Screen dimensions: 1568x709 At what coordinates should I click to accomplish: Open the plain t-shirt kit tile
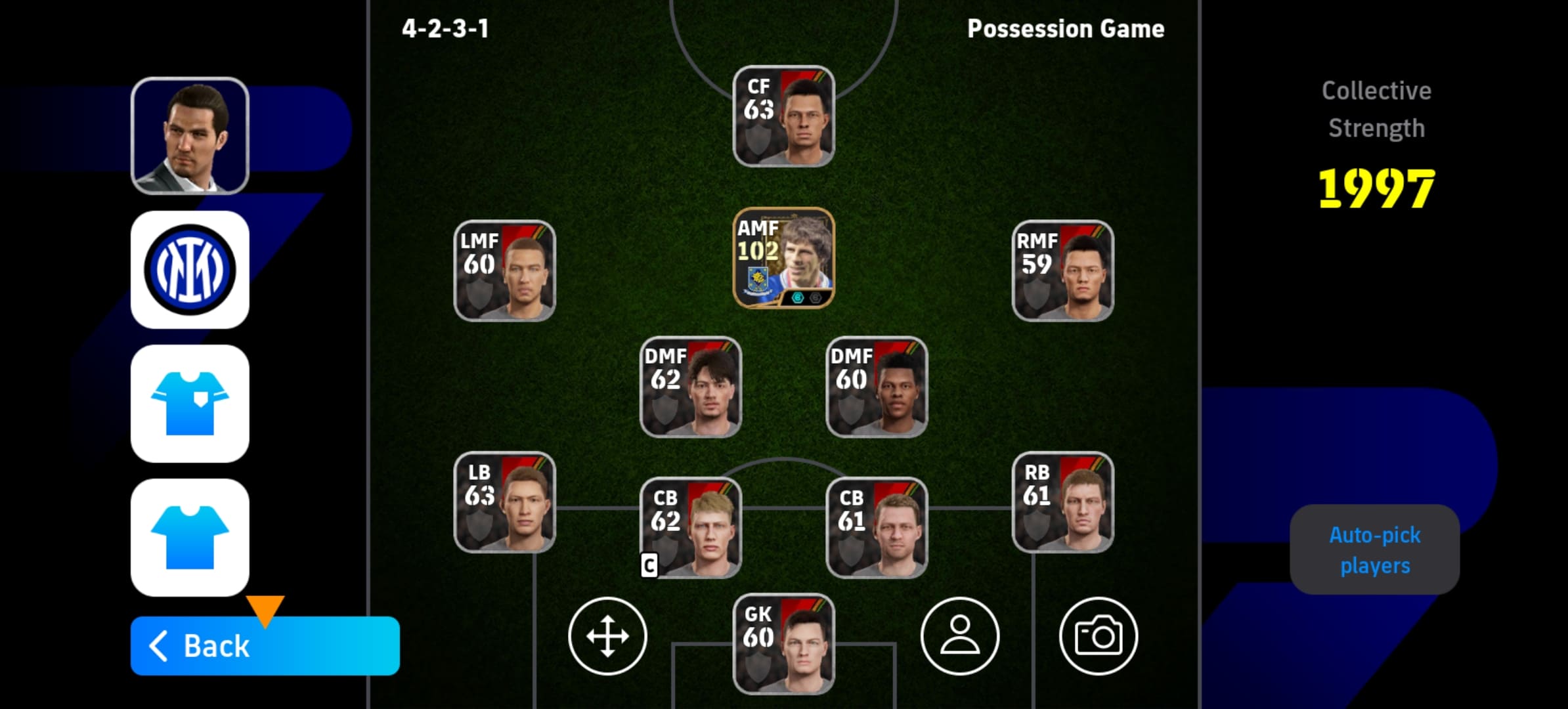[190, 538]
